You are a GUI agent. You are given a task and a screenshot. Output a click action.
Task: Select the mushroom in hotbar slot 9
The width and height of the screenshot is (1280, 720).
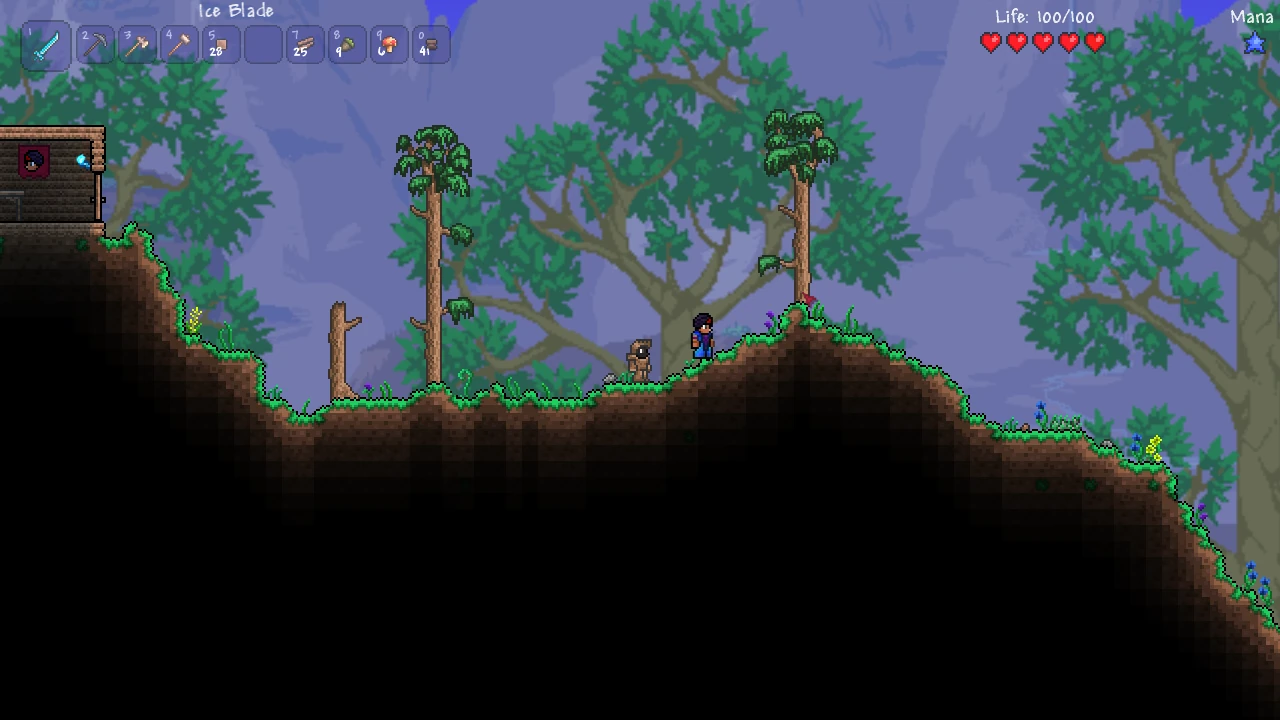coord(389,43)
